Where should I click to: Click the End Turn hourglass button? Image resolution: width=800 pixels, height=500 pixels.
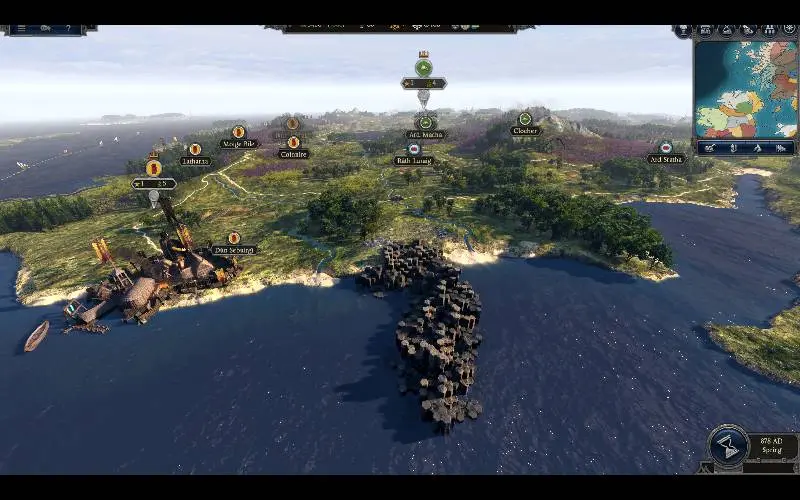coord(728,446)
